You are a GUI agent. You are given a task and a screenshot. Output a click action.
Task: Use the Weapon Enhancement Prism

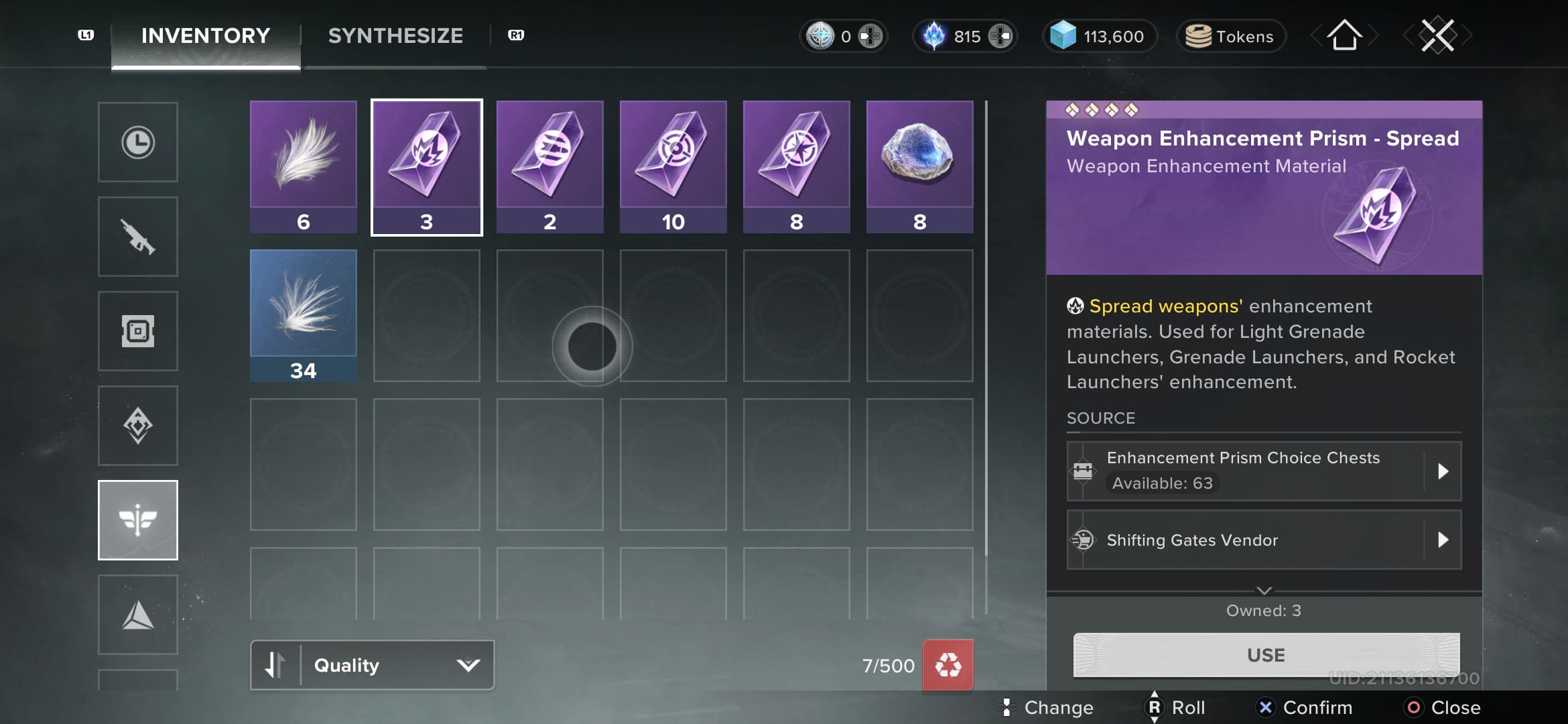(1266, 655)
